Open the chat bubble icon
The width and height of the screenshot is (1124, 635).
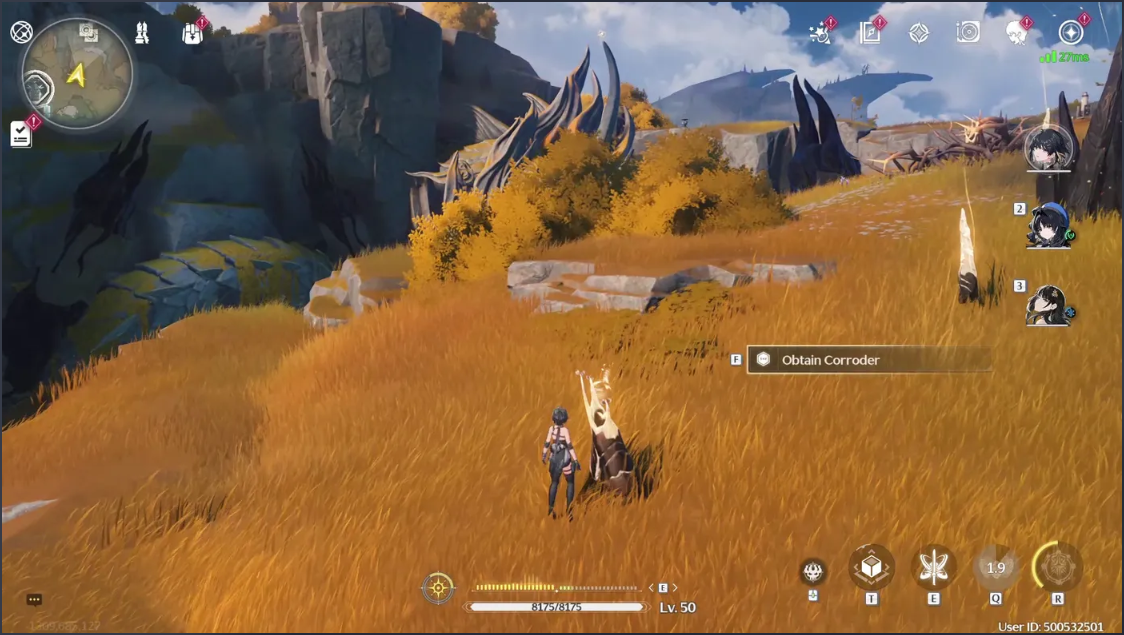pos(34,600)
